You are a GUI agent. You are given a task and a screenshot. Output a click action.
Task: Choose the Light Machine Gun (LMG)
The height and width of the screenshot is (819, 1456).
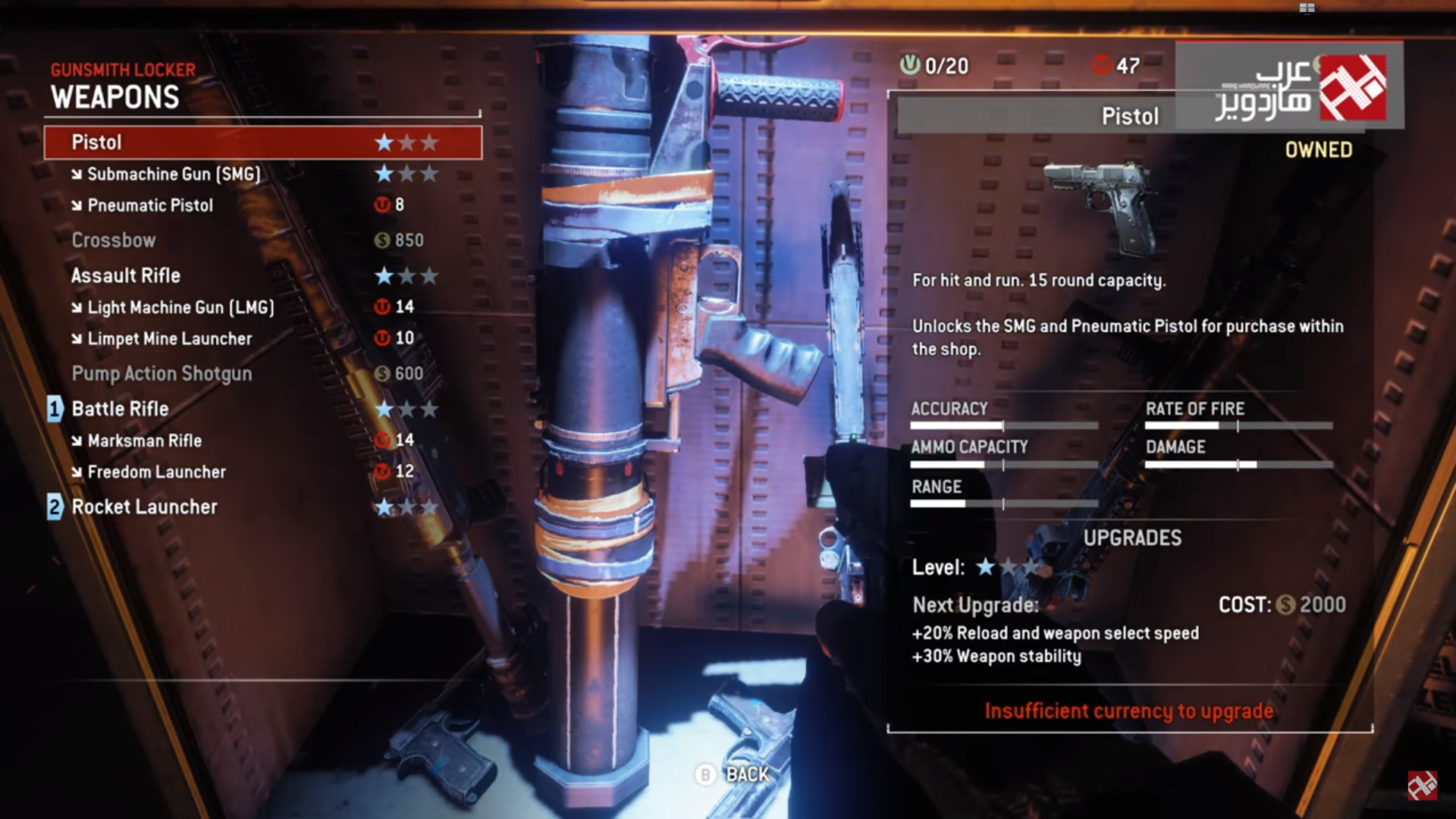coord(180,307)
